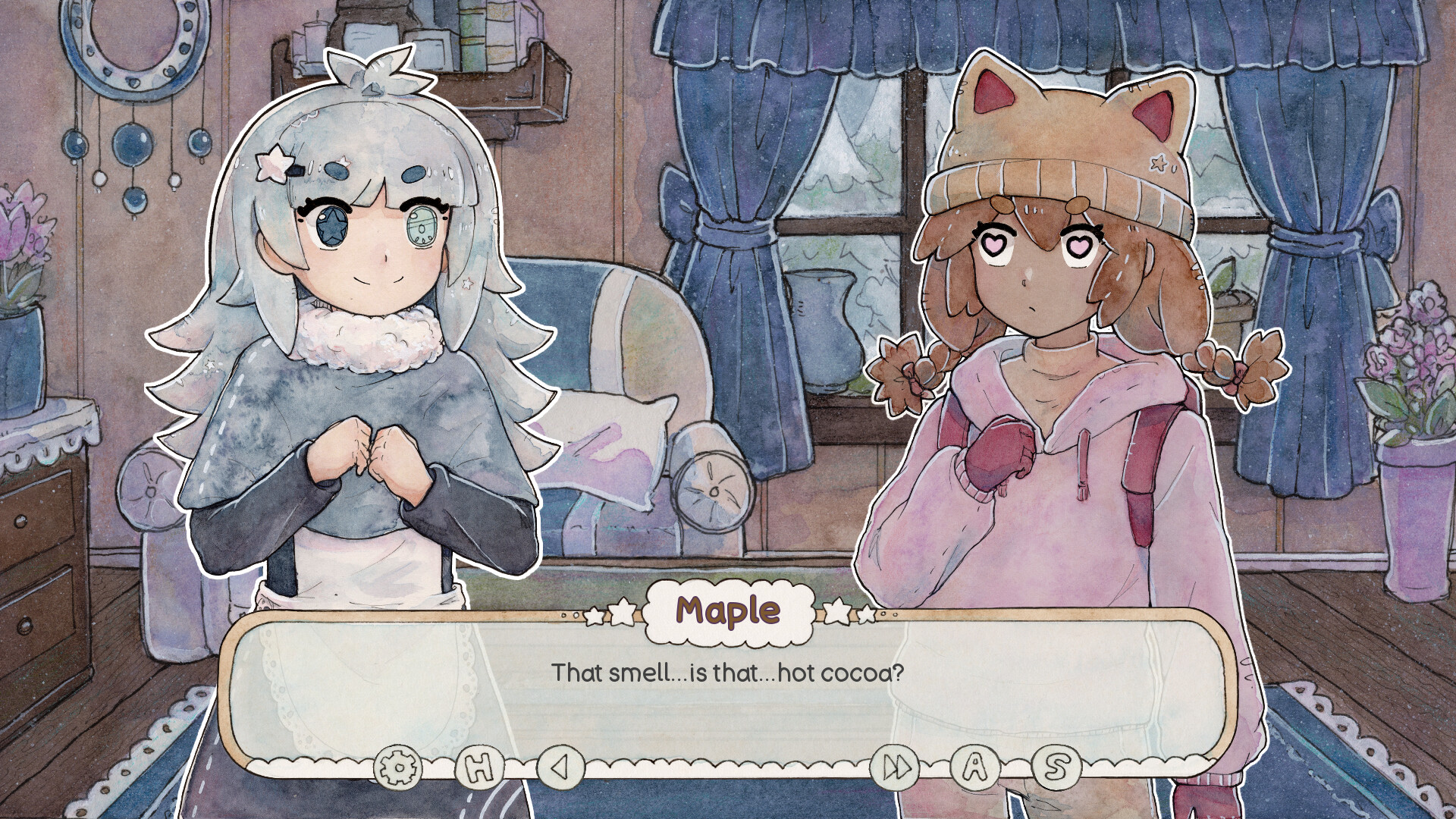This screenshot has height=819, width=1456.
Task: Click the dreamcatcher hanging on the wall
Action: coord(133,144)
